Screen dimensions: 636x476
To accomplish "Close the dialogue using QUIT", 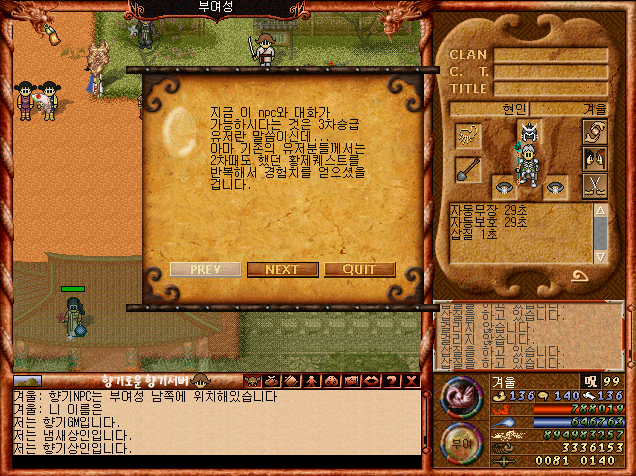I will [x=359, y=269].
